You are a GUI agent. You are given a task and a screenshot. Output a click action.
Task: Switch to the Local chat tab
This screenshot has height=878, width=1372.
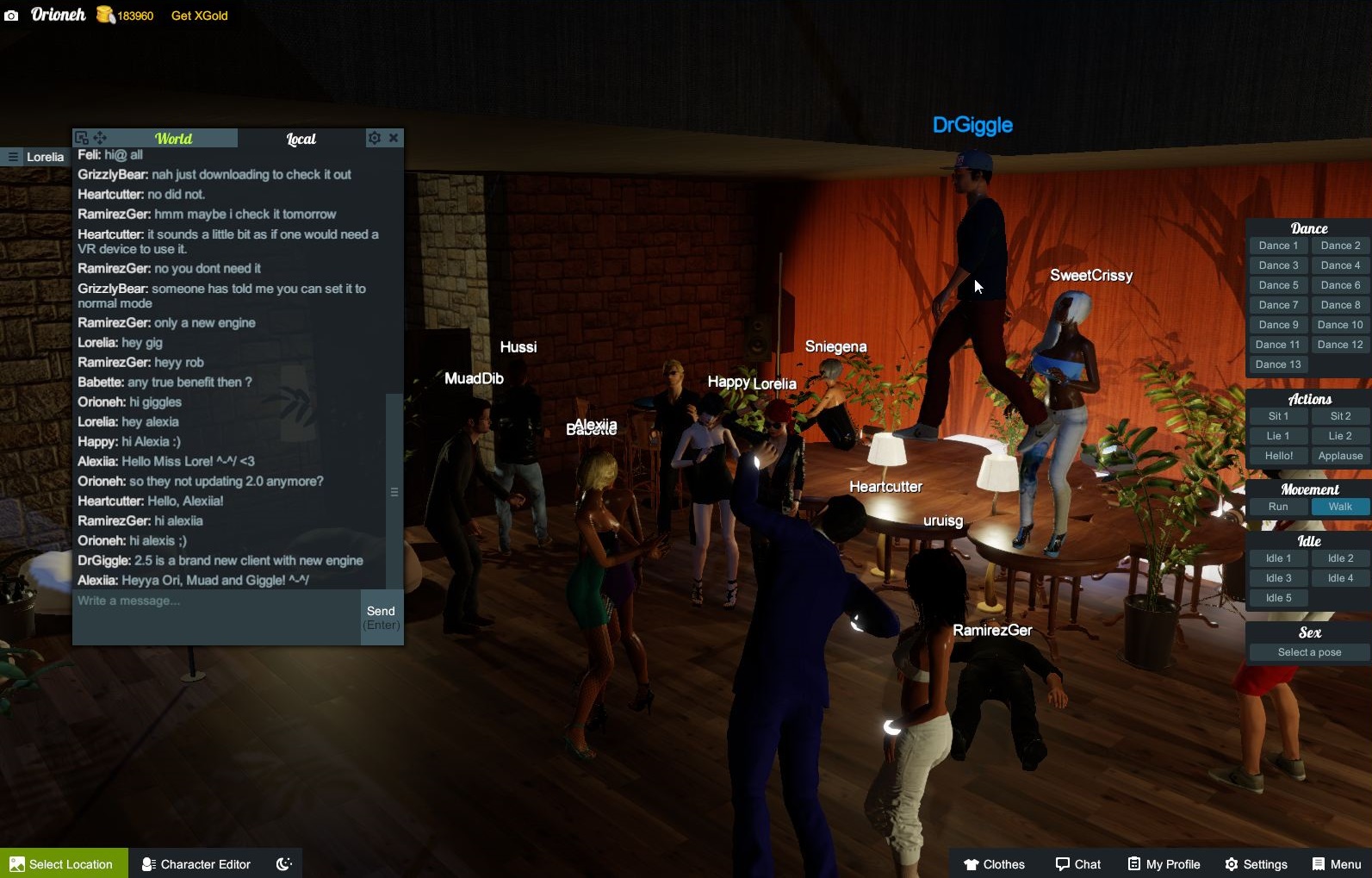pos(301,139)
